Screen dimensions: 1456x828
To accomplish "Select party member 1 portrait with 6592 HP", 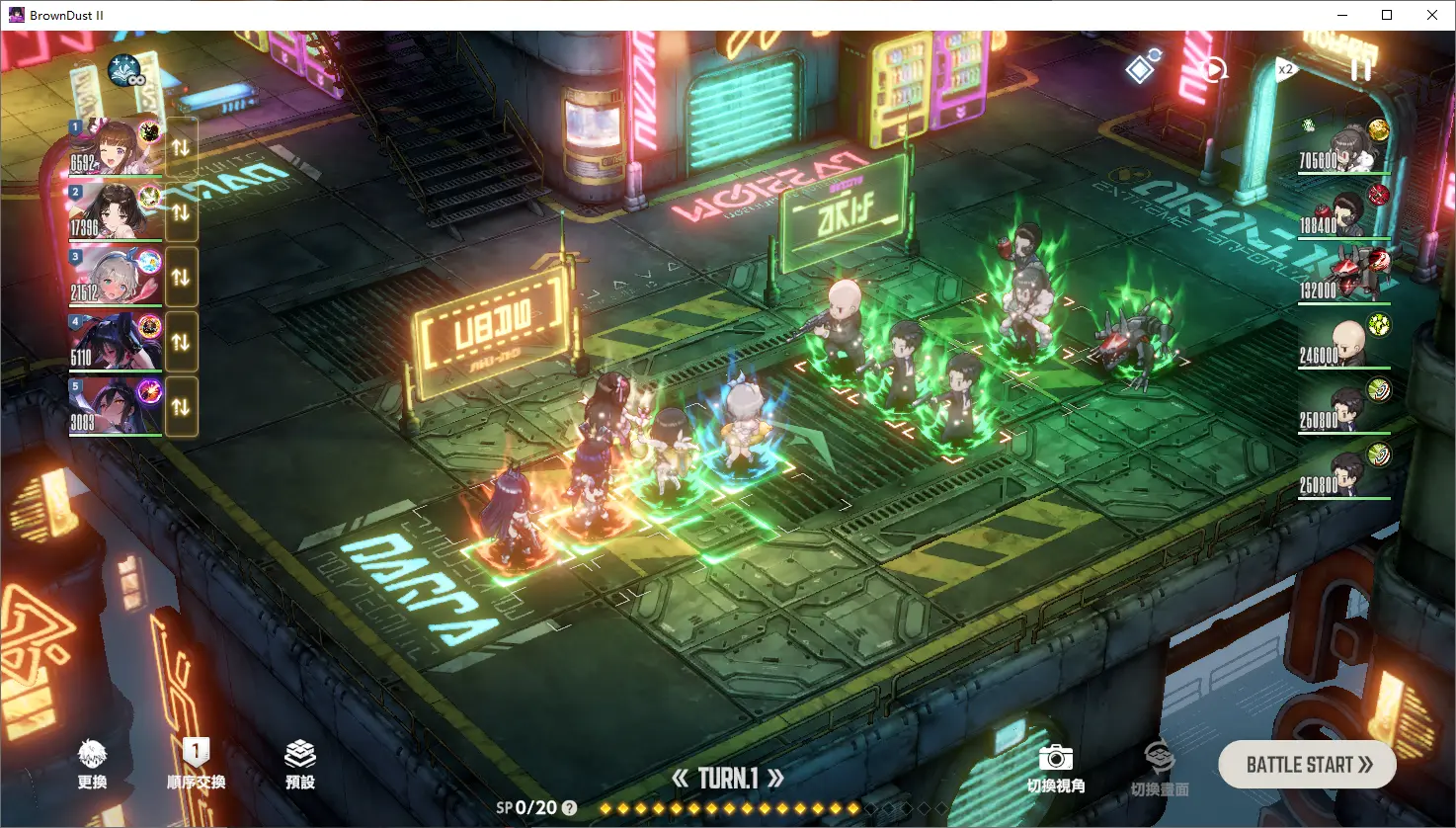I will [x=115, y=147].
